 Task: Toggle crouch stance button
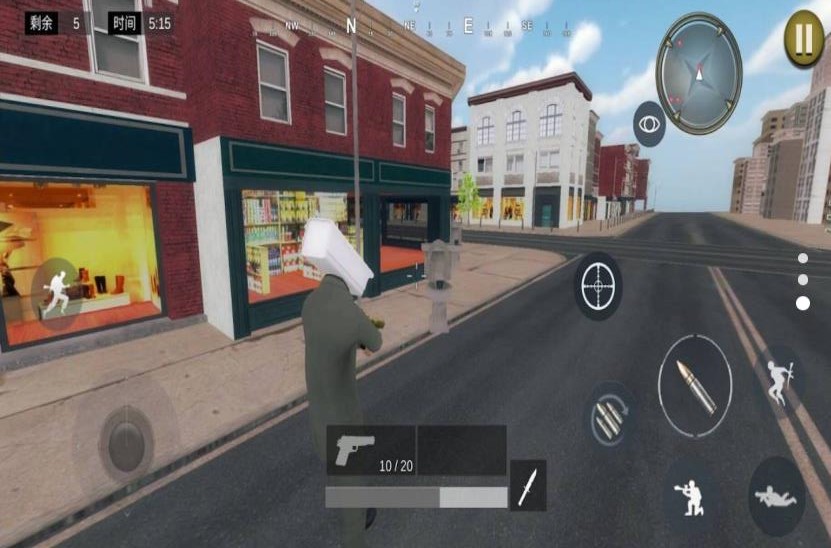click(x=692, y=496)
